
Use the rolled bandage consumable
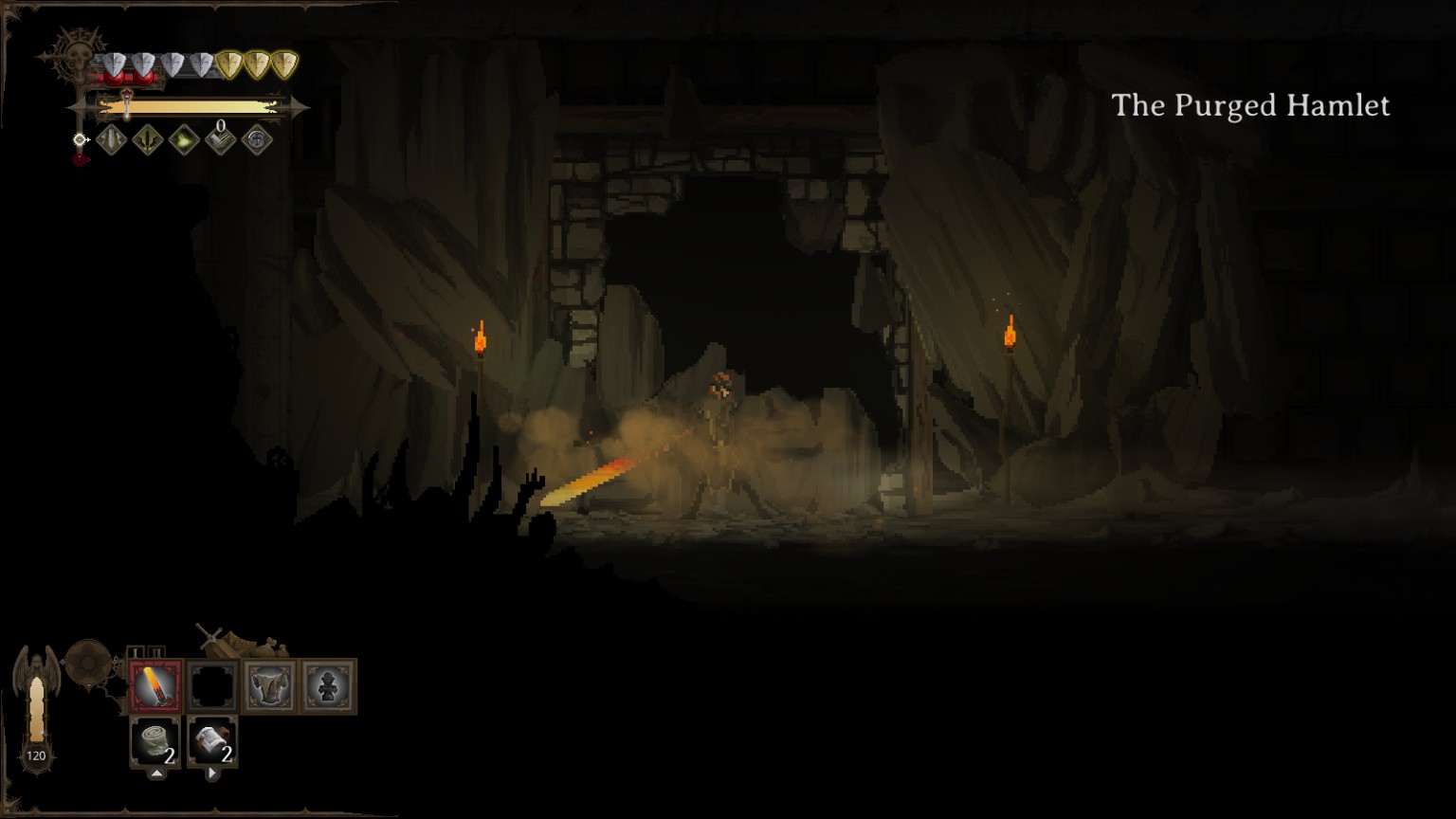(x=155, y=741)
